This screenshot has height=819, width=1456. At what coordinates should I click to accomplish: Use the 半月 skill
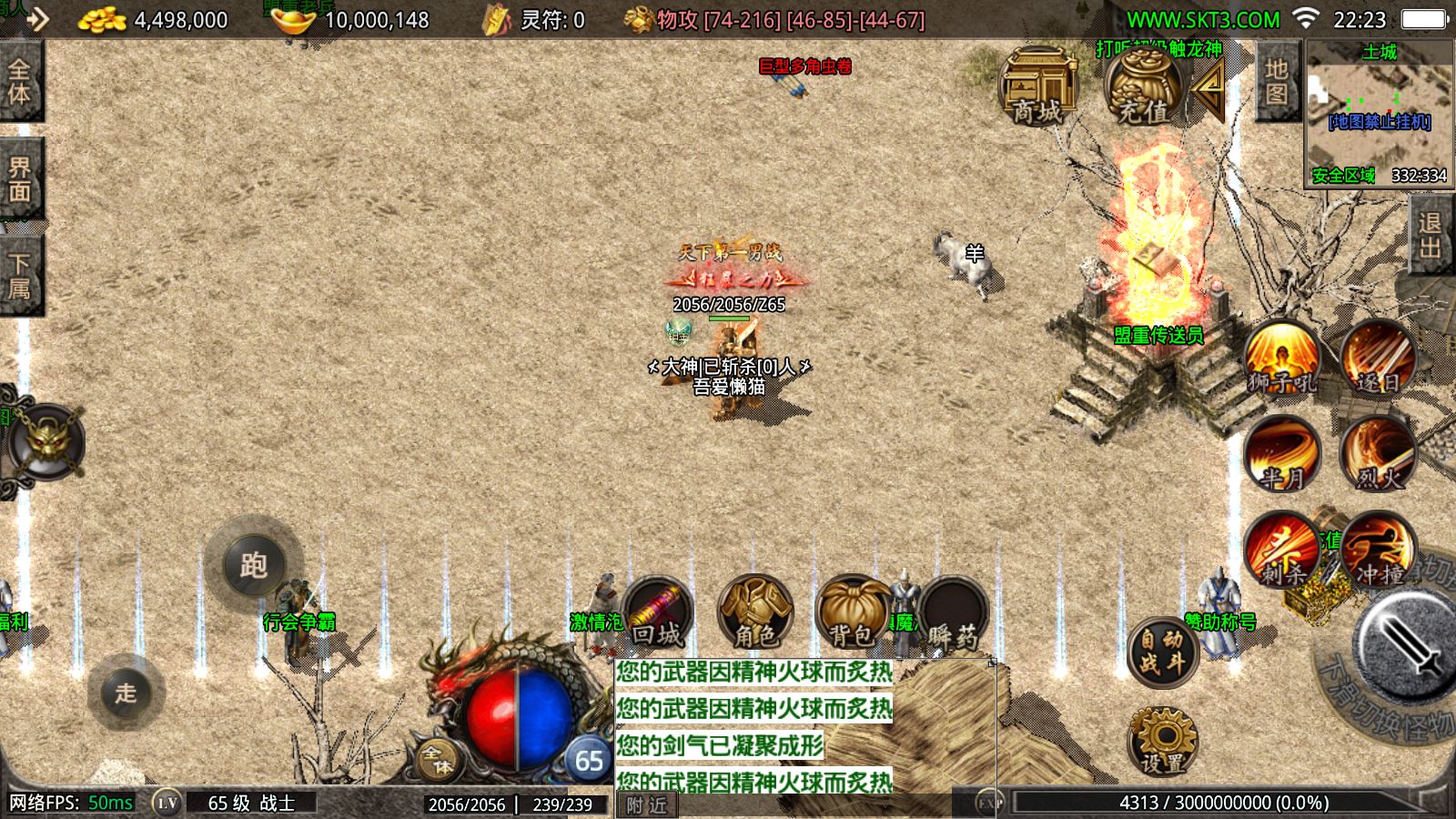coord(1281,454)
